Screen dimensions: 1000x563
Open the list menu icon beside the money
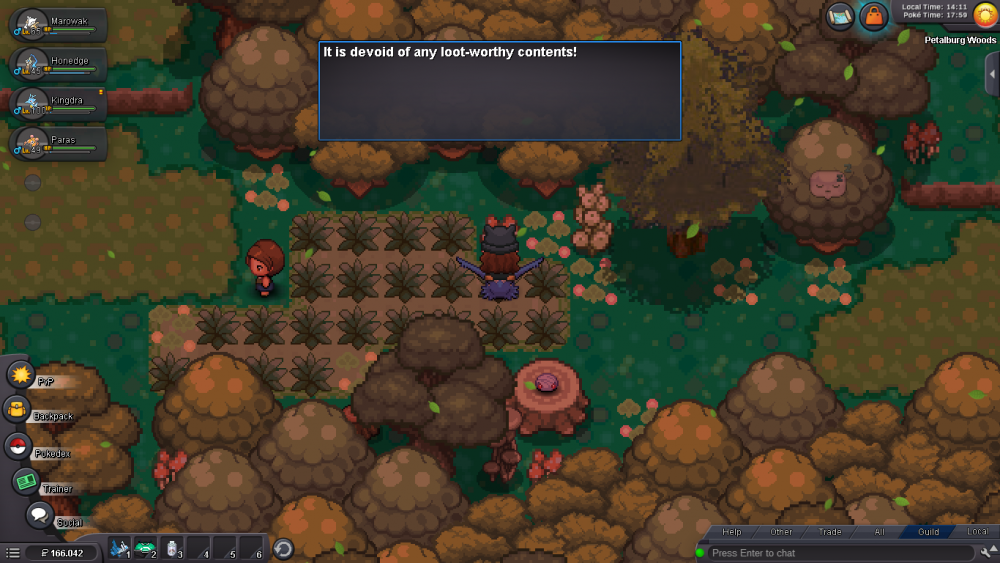(x=12, y=552)
